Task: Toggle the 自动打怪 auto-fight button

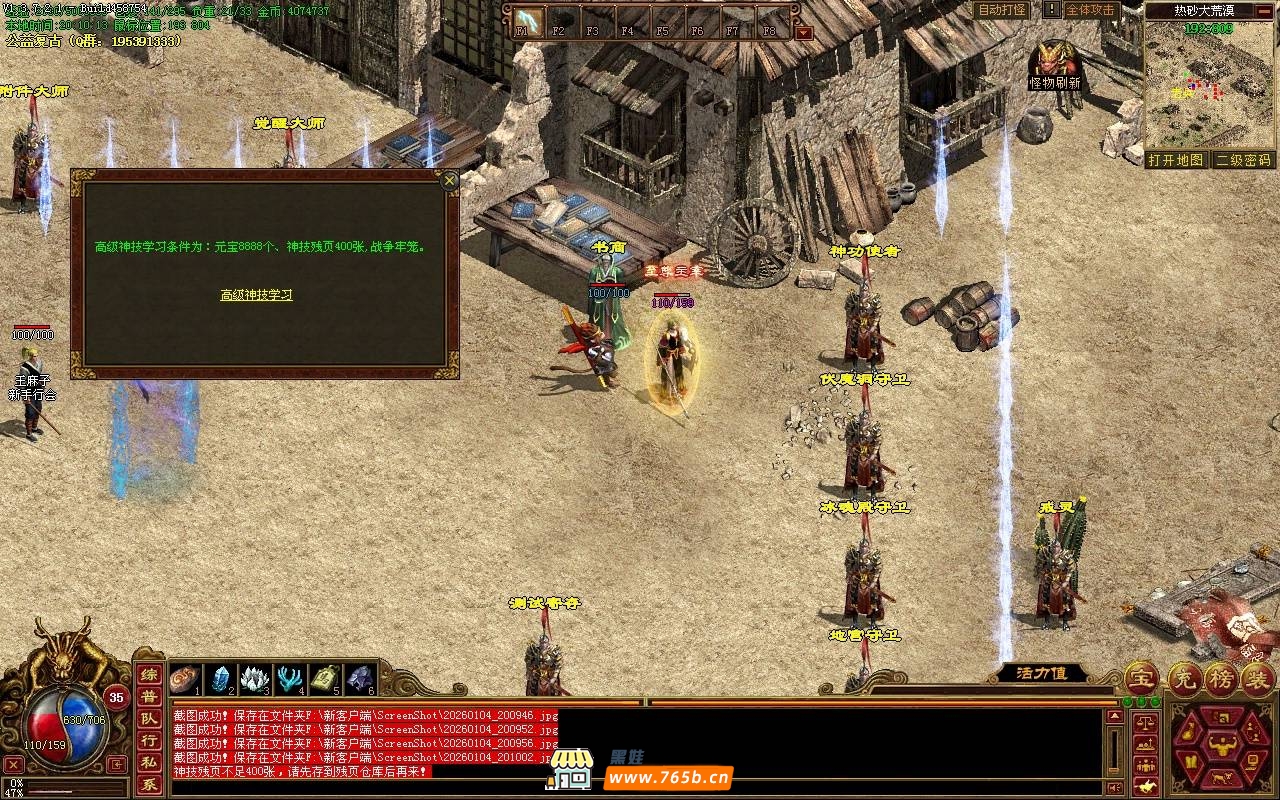Action: (x=1001, y=10)
